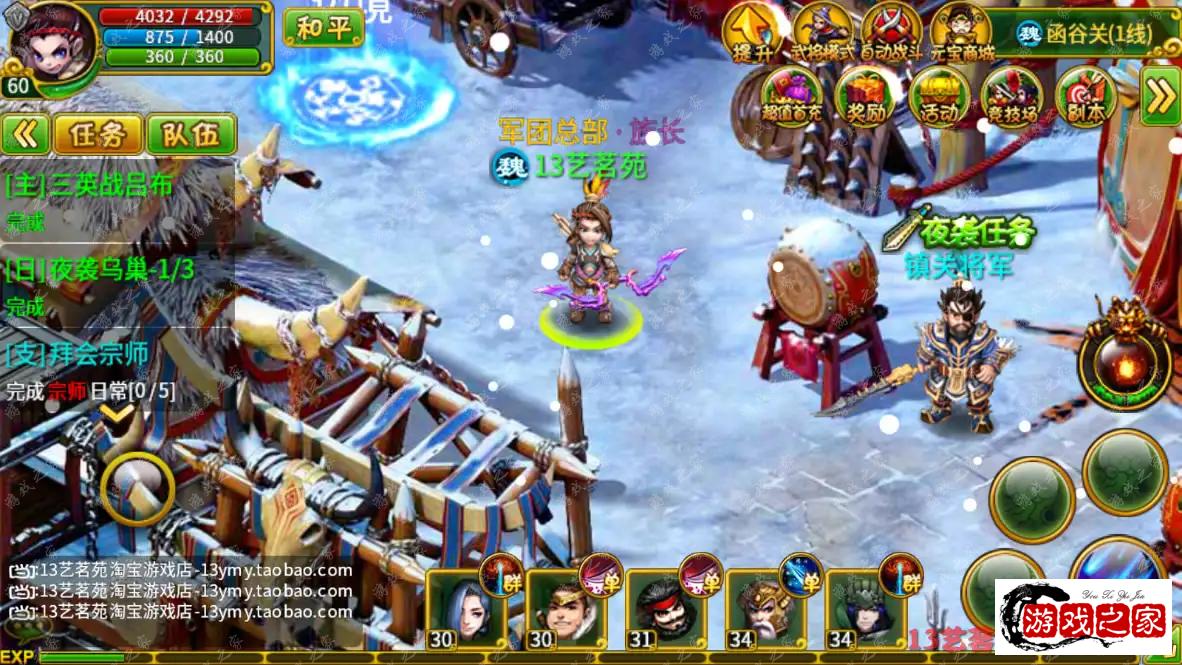Select the 夜袭乌巢 daily quest entry

click(100, 269)
